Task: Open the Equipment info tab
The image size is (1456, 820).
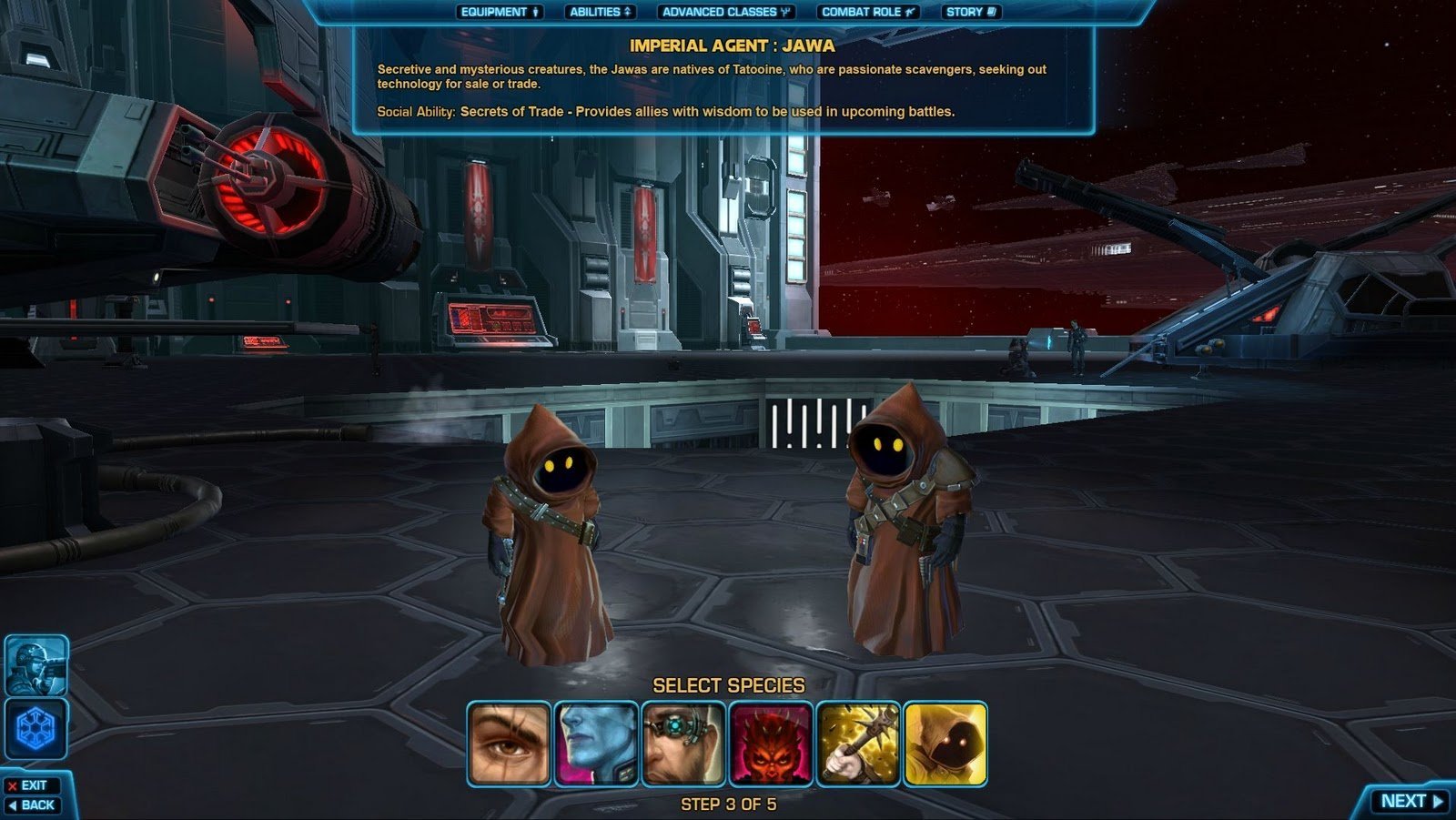Action: [500, 12]
